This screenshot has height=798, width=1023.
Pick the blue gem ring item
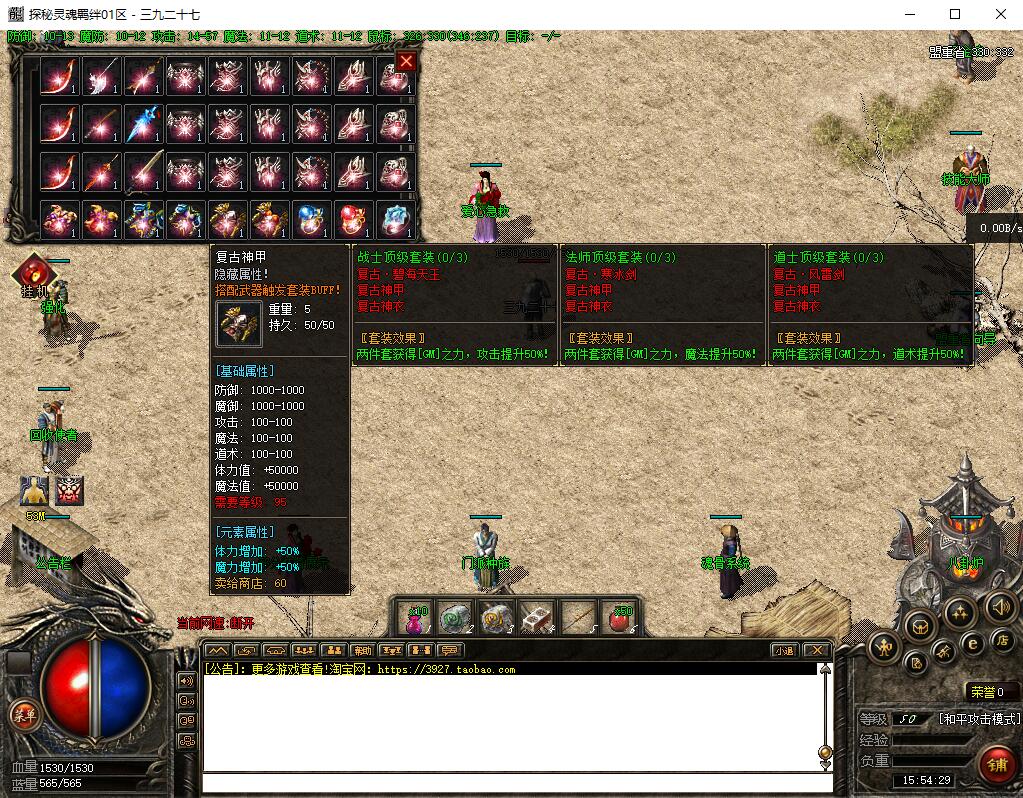311,217
